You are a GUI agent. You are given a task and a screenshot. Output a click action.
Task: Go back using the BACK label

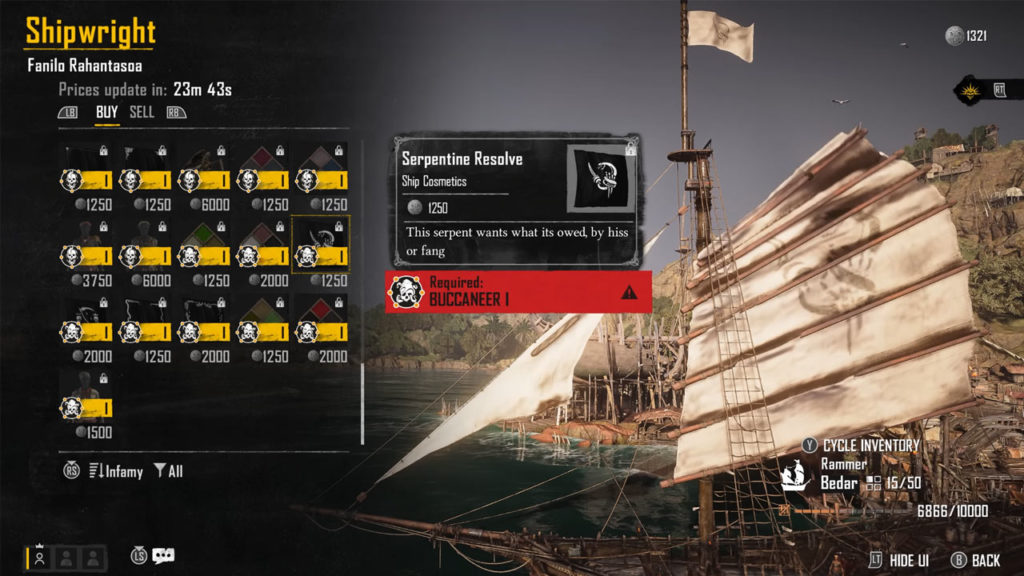coord(986,561)
